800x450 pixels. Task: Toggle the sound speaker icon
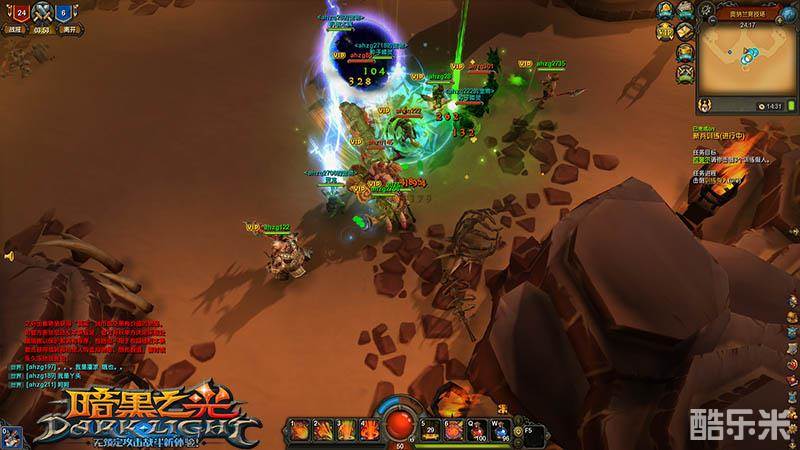tap(8, 256)
